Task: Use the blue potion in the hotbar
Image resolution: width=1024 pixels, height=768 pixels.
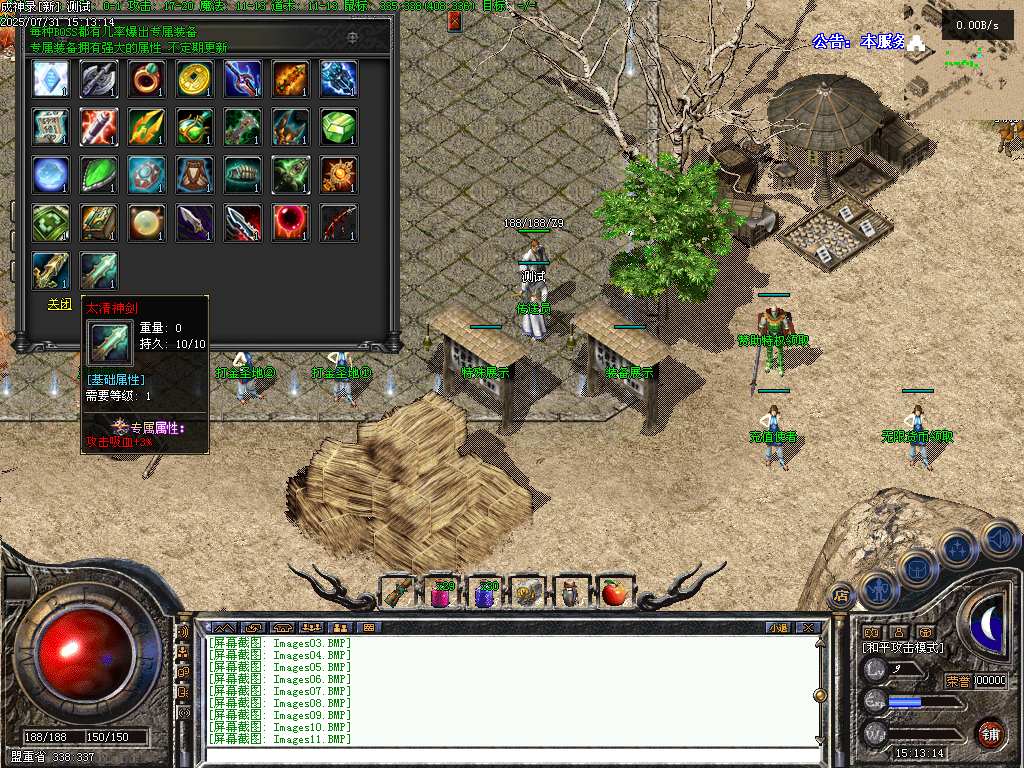Action: coord(485,593)
